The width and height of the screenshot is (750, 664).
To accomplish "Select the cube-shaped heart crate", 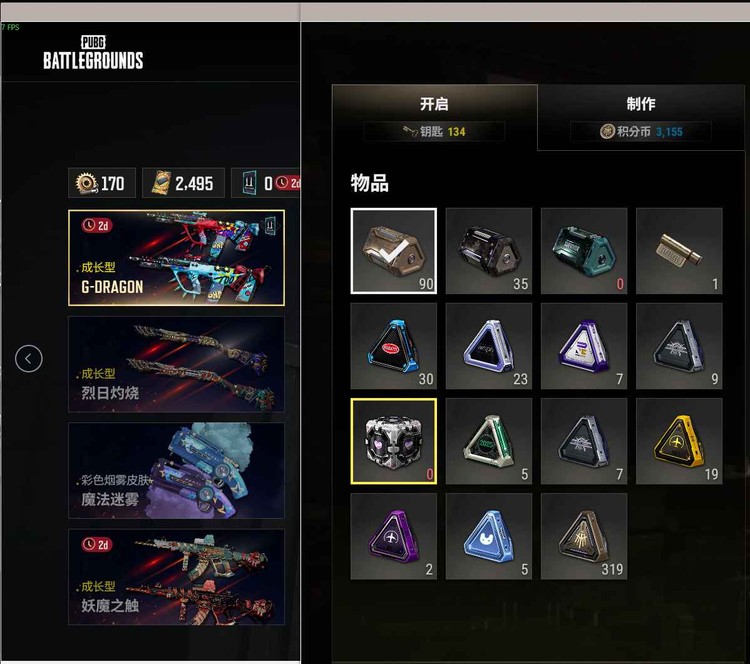I will coord(394,441).
